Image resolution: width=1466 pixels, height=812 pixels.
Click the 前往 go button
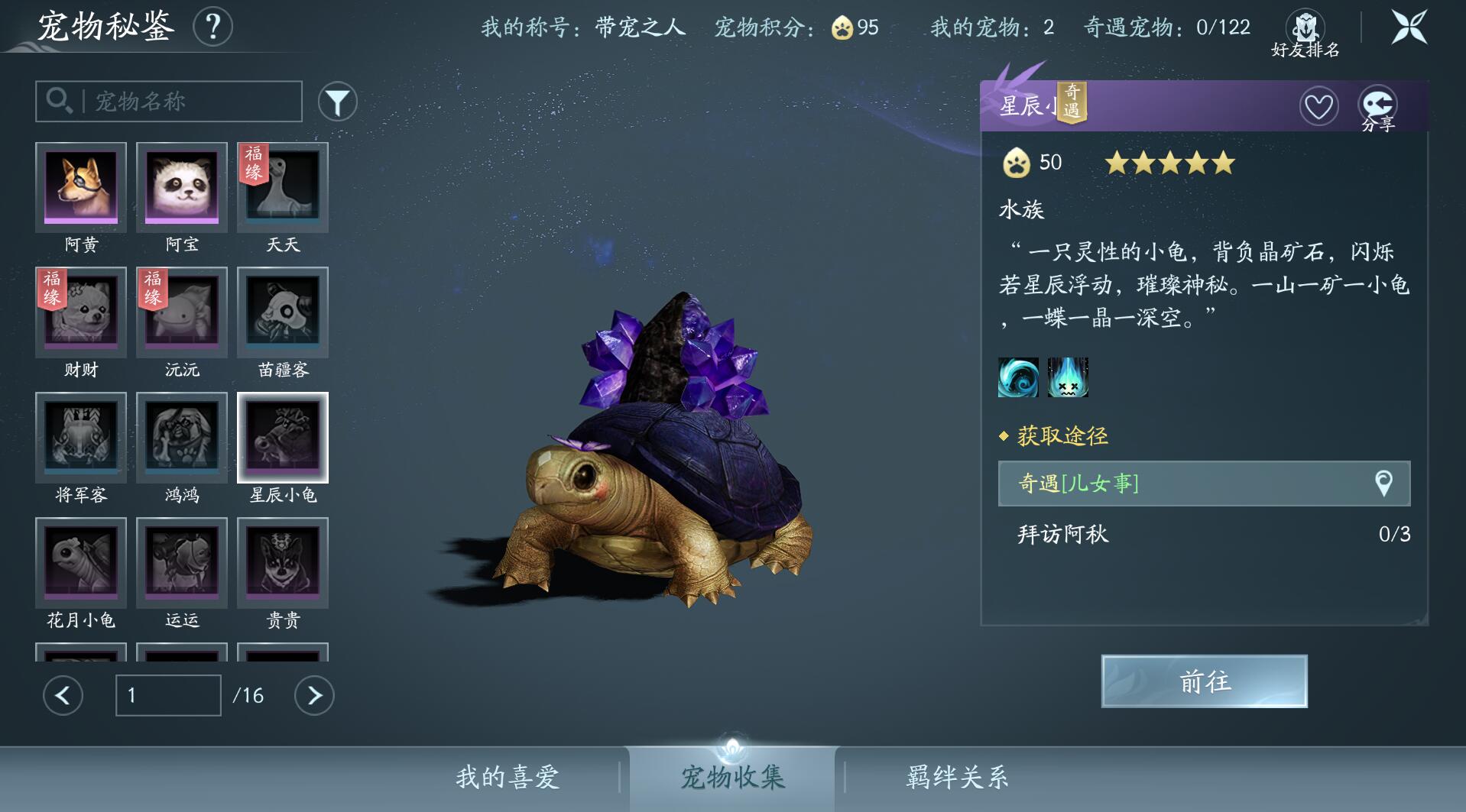1204,681
